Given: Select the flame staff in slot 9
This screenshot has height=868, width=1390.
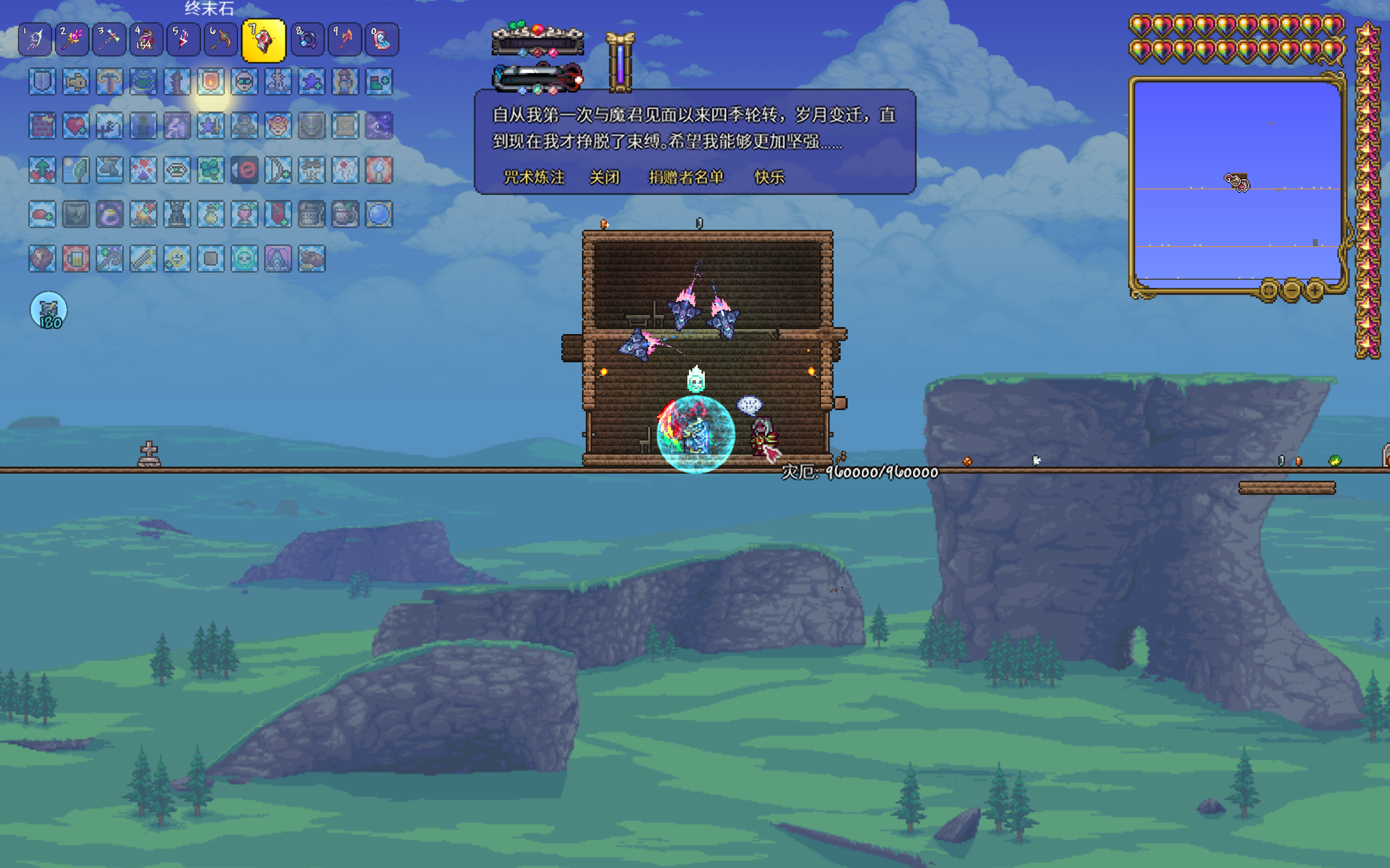Looking at the screenshot, I should pyautogui.click(x=345, y=40).
